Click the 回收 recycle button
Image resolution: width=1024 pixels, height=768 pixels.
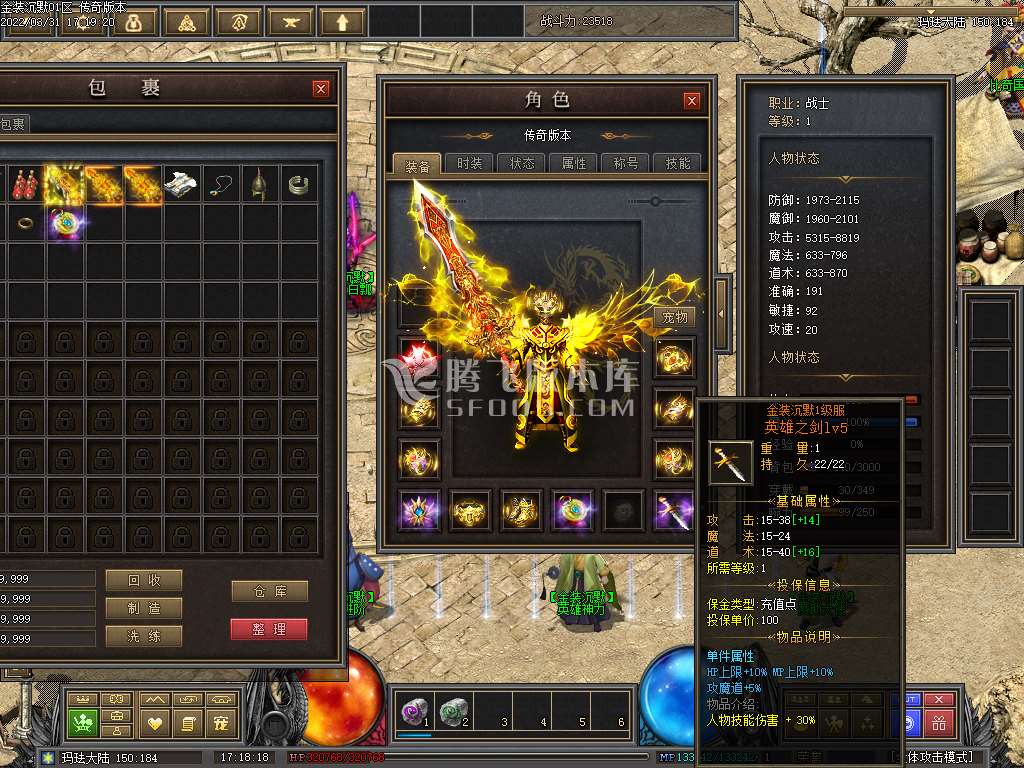tap(143, 580)
